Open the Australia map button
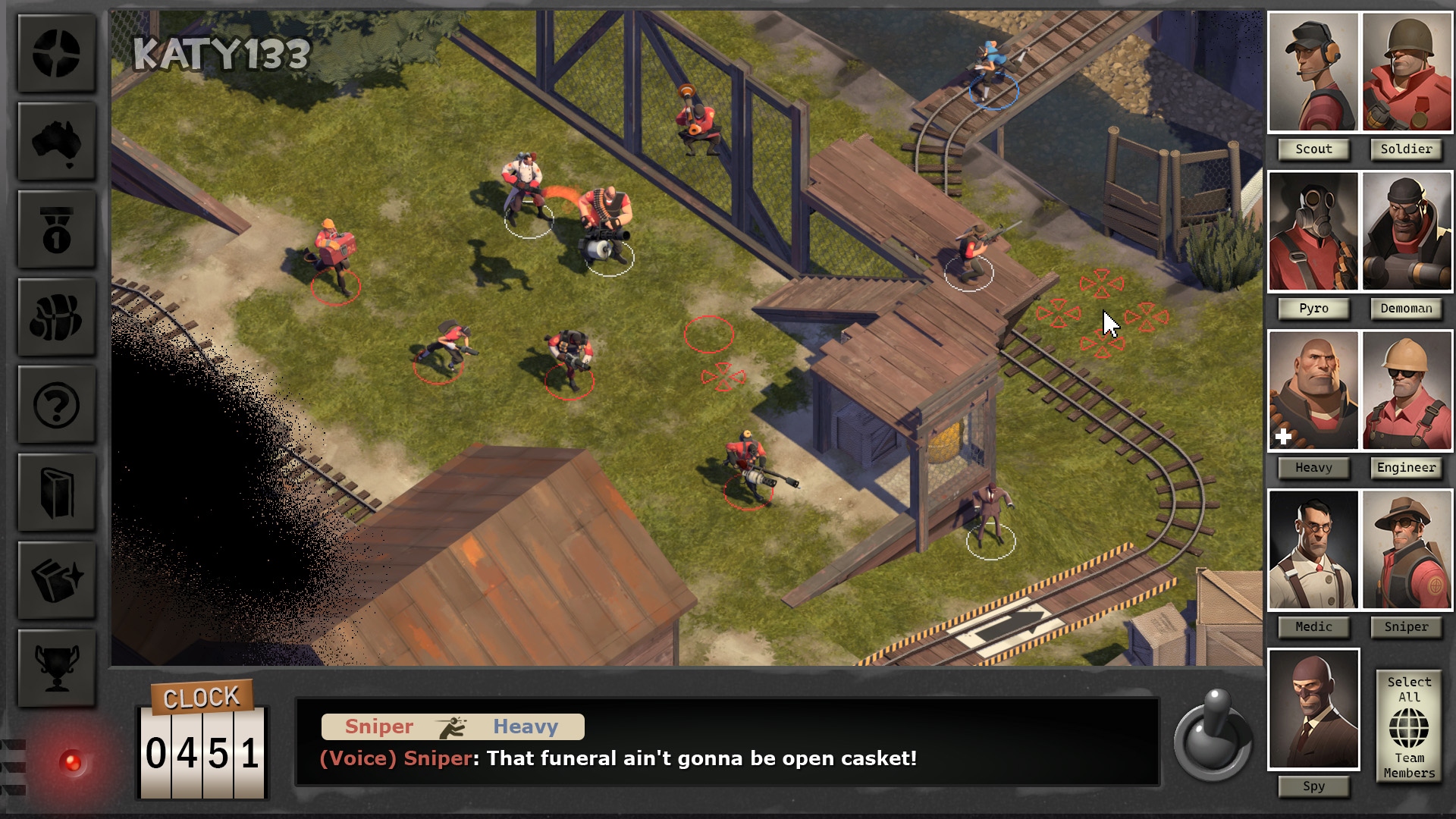This screenshot has width=1456, height=819. pyautogui.click(x=56, y=142)
